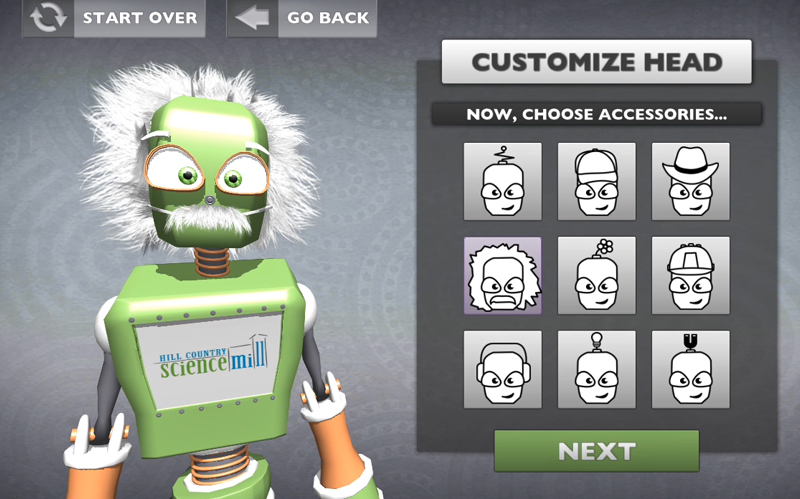
Task: Choose the light bulb accessory
Action: [597, 369]
